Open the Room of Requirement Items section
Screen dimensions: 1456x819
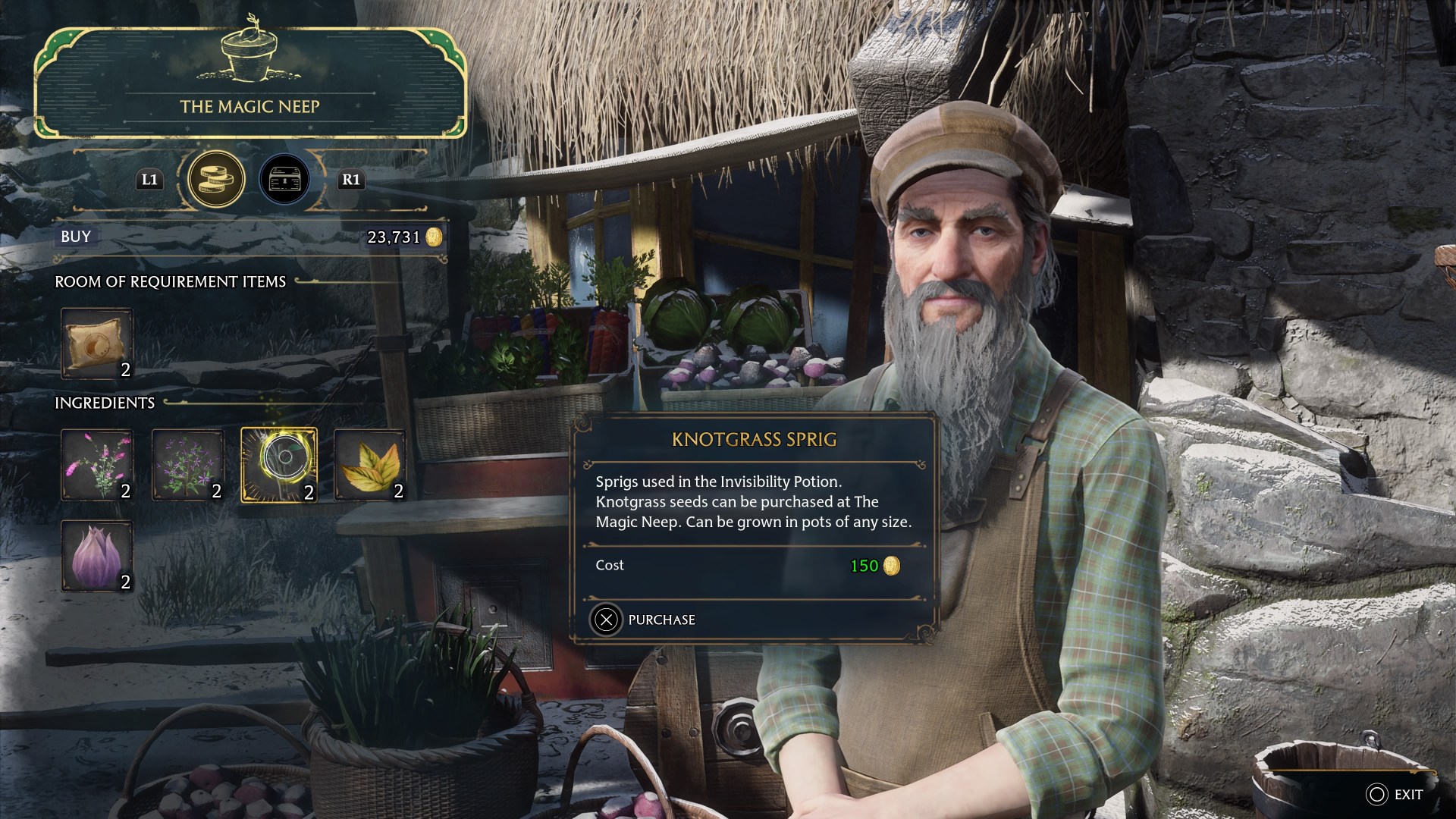coord(169,281)
